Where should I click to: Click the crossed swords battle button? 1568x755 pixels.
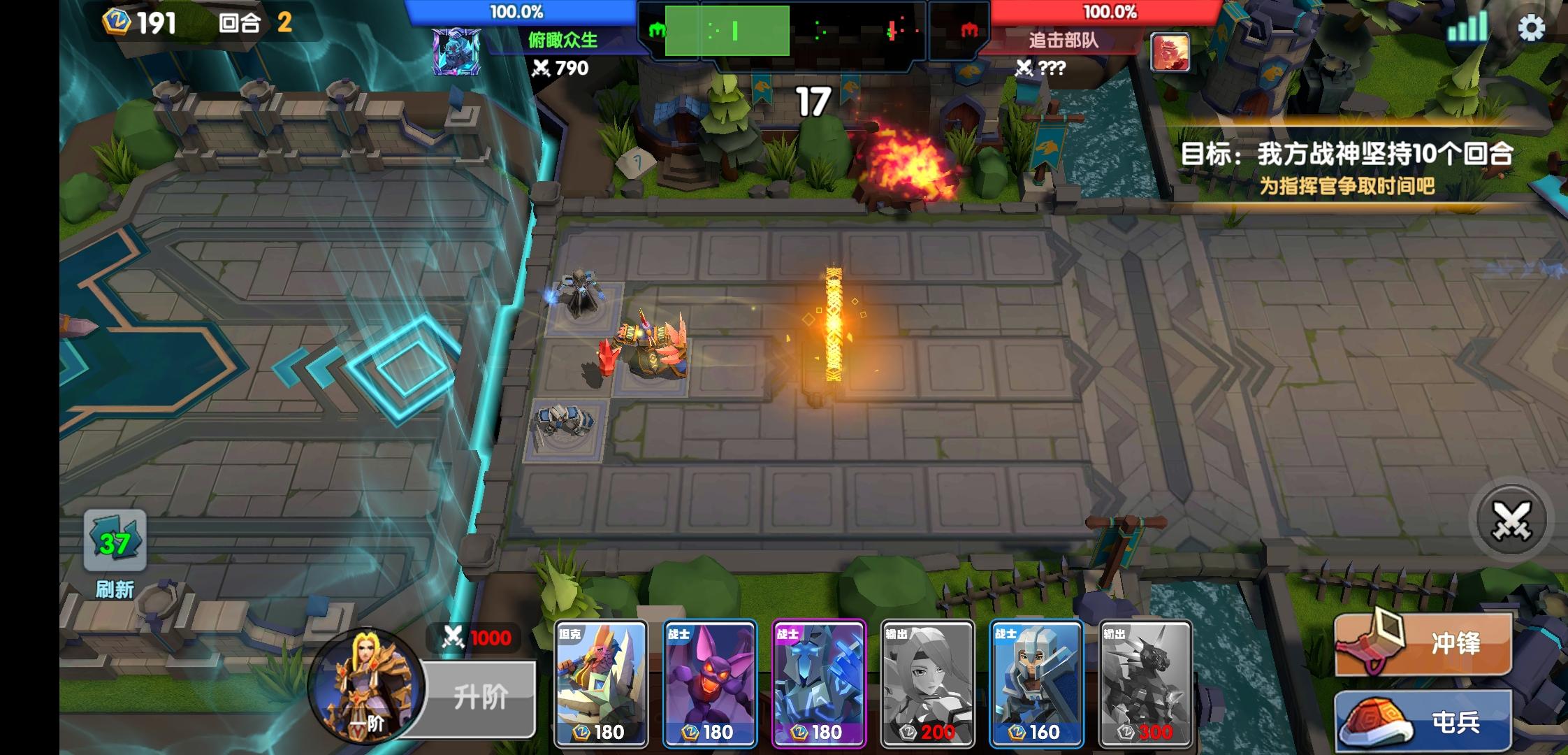[x=1511, y=521]
